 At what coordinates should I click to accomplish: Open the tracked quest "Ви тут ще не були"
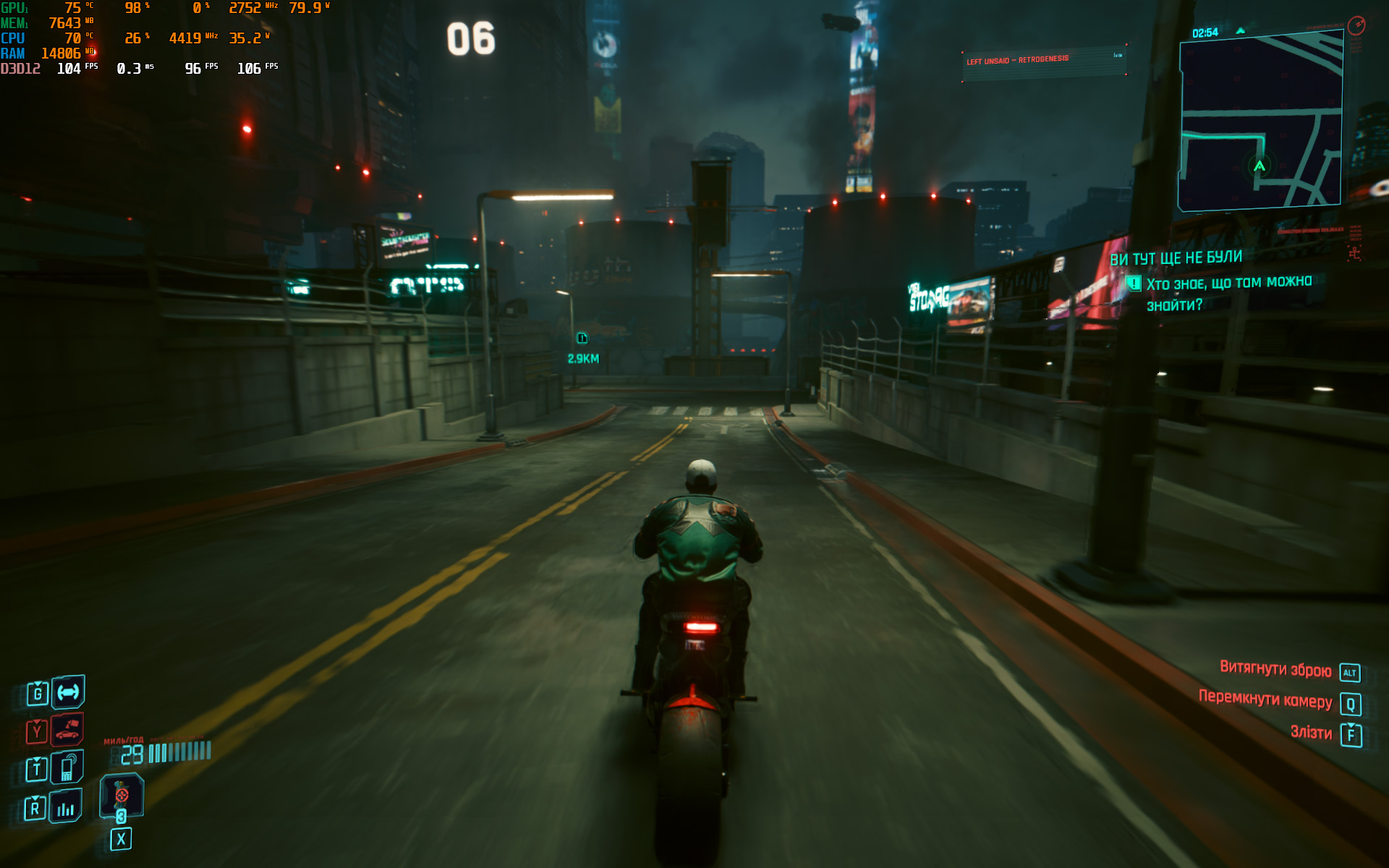1176,258
